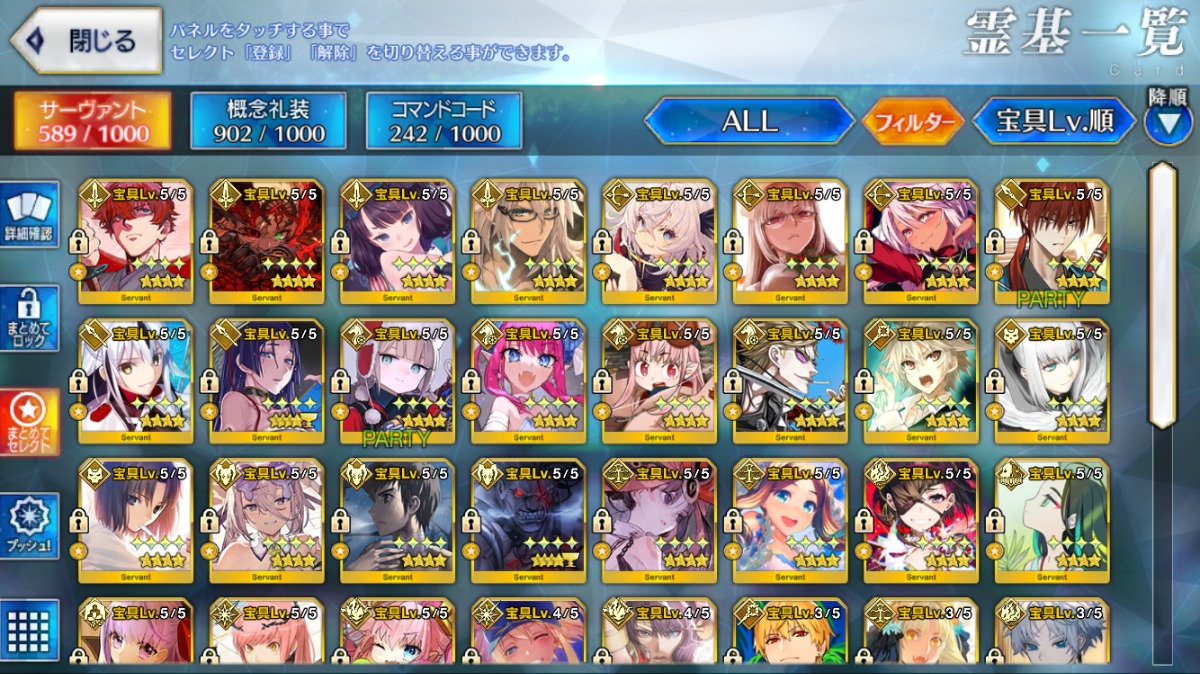
Task: Pick the red-haired swordsman card marked PARTY
Action: (x=1051, y=240)
